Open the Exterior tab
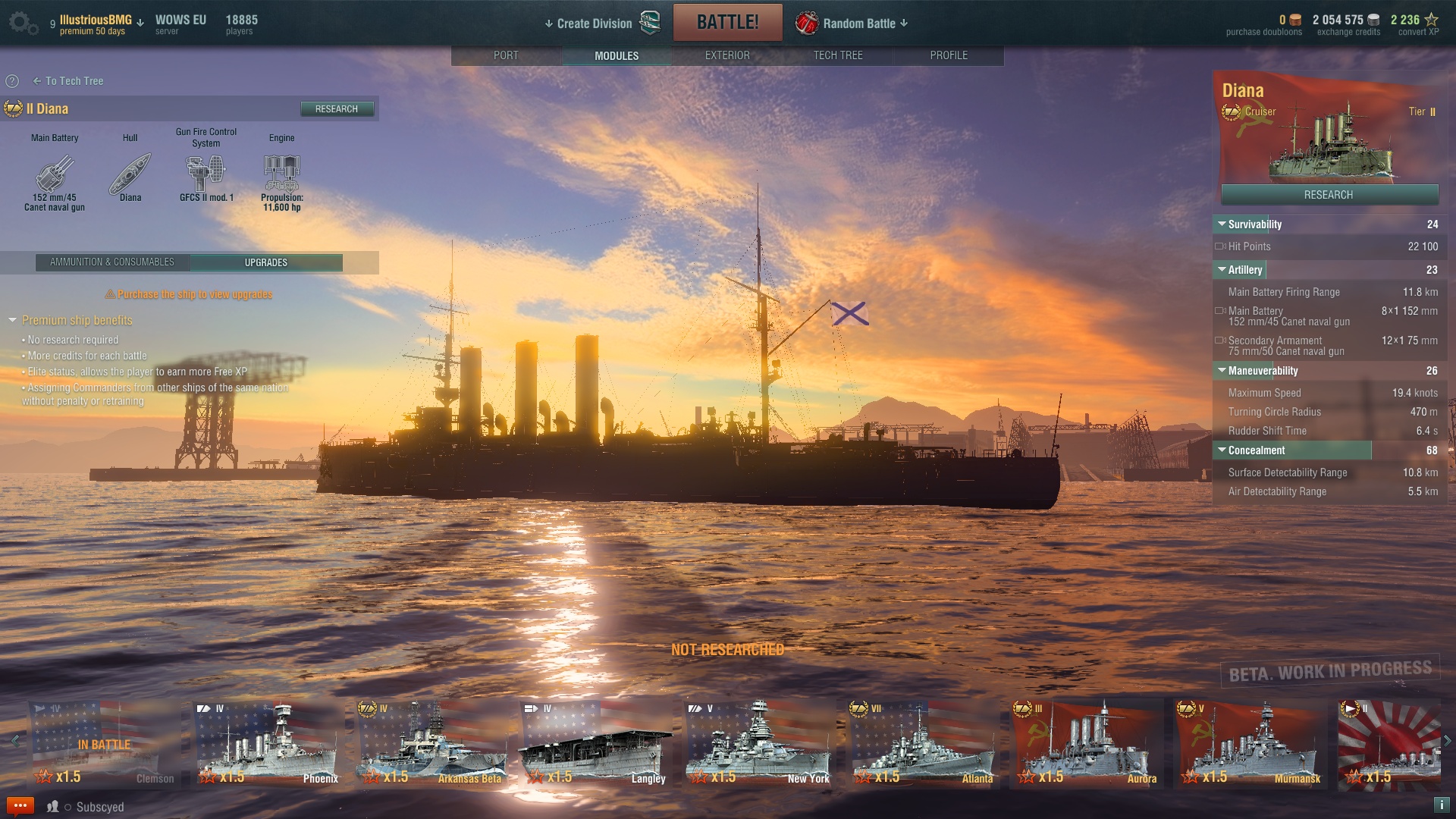 [726, 55]
